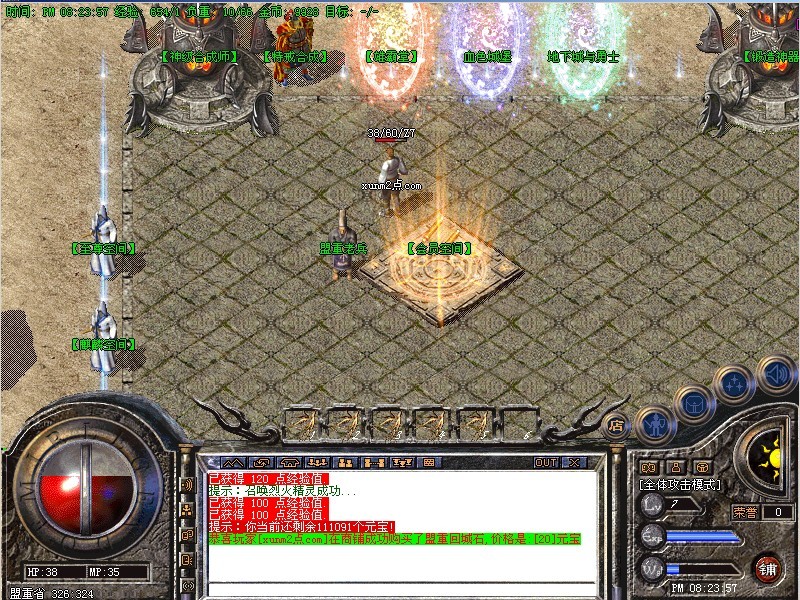This screenshot has height=600, width=800.
Task: Click the topmost chat side button with sound waves
Action: 187,484
